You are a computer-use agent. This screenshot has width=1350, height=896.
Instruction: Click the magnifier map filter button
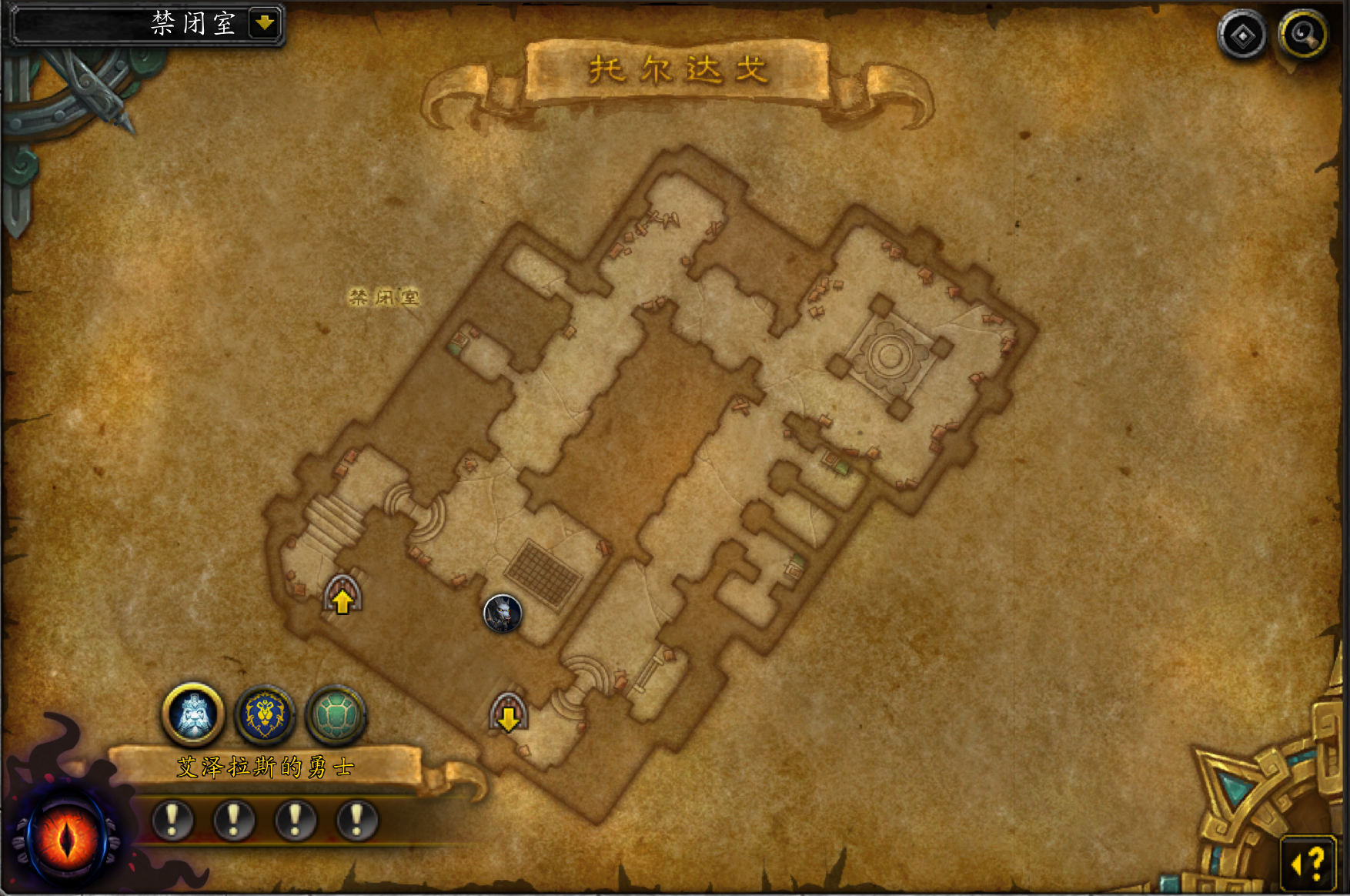tap(1302, 35)
